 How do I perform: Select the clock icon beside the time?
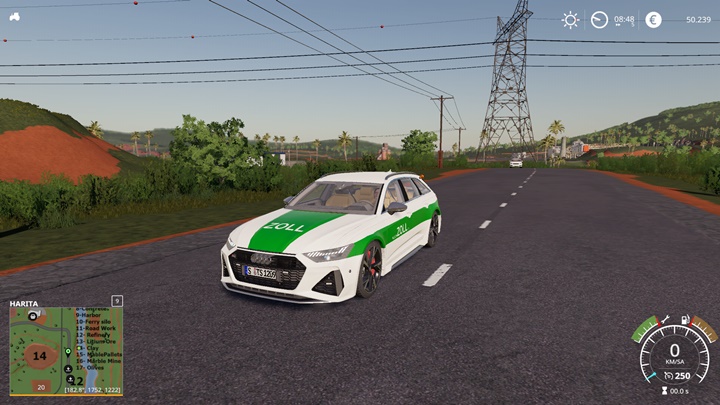[x=600, y=19]
